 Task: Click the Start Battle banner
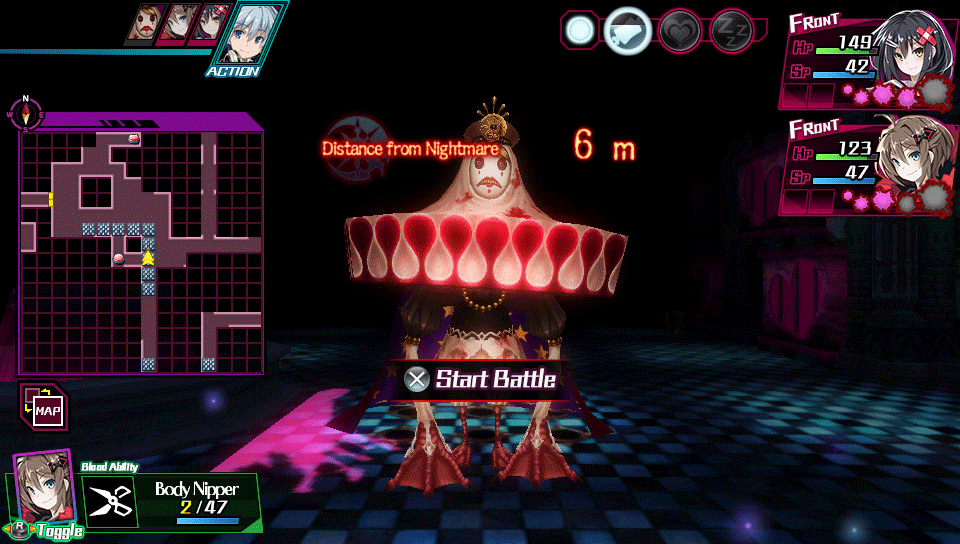tap(482, 380)
